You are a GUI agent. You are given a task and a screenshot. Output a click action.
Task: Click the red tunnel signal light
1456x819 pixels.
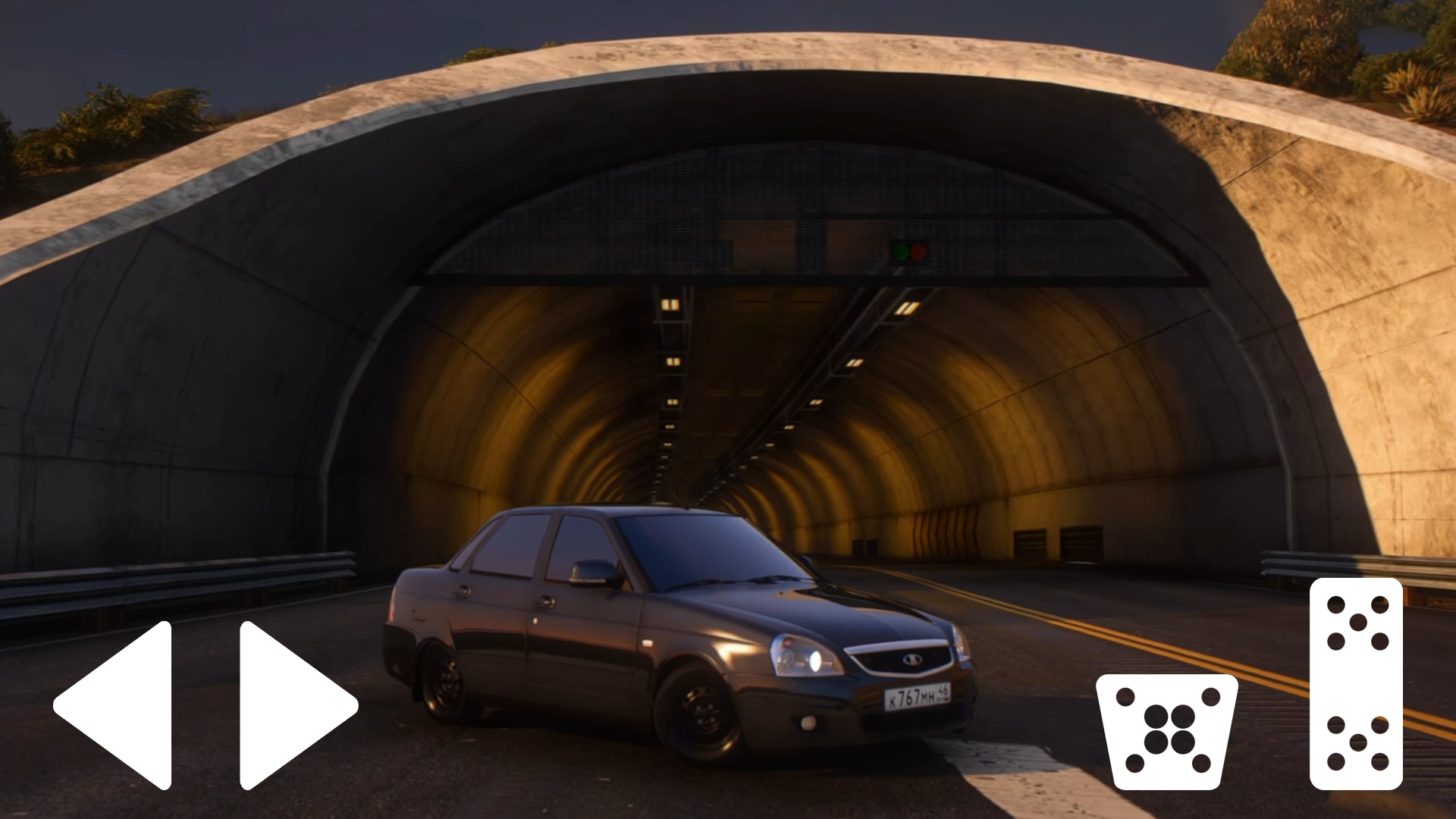[x=919, y=250]
